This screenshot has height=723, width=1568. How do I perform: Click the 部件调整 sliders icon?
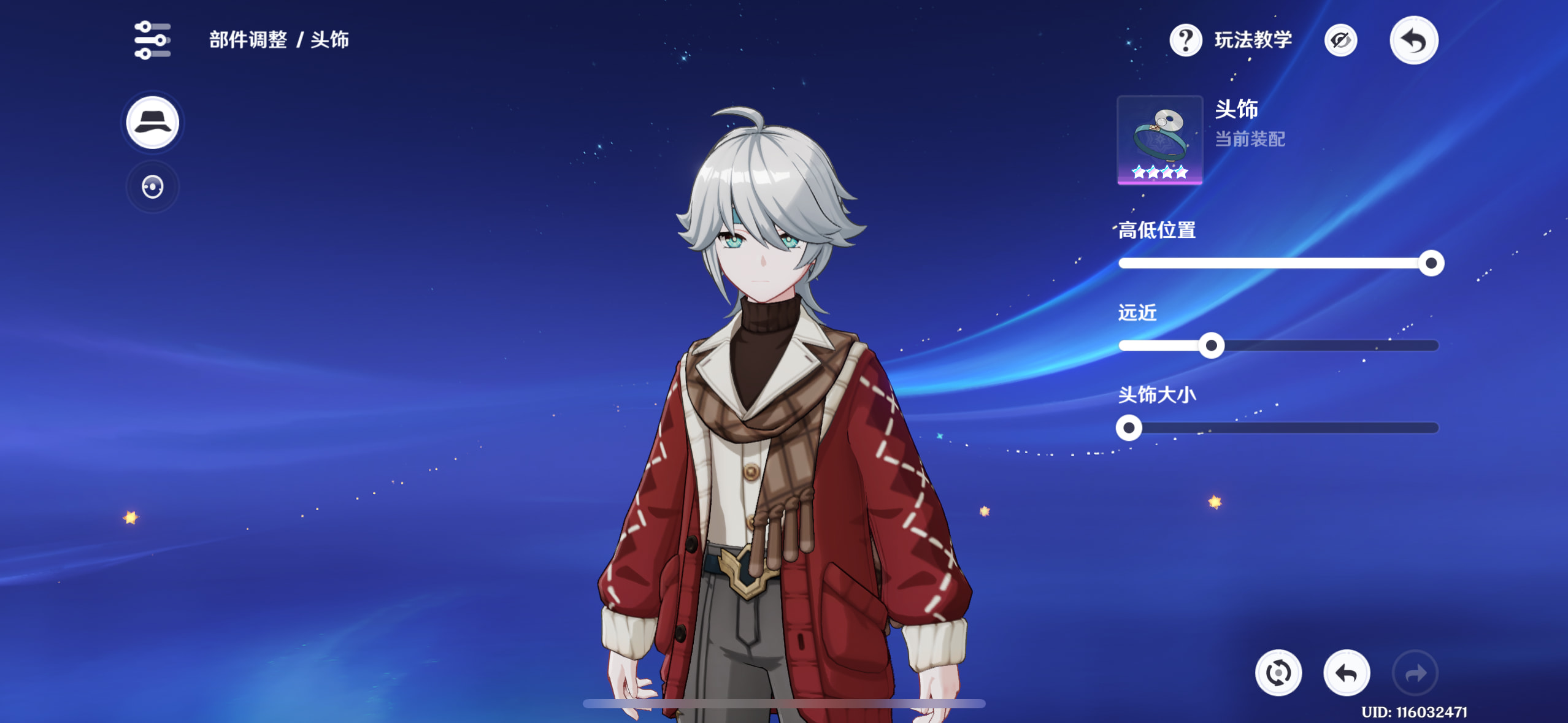[x=152, y=40]
